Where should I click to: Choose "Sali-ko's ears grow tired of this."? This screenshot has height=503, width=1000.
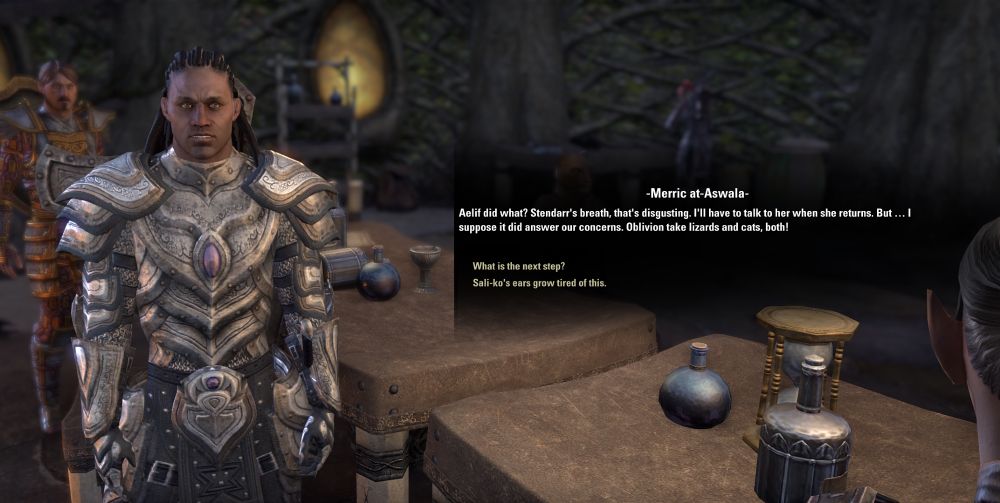(539, 283)
